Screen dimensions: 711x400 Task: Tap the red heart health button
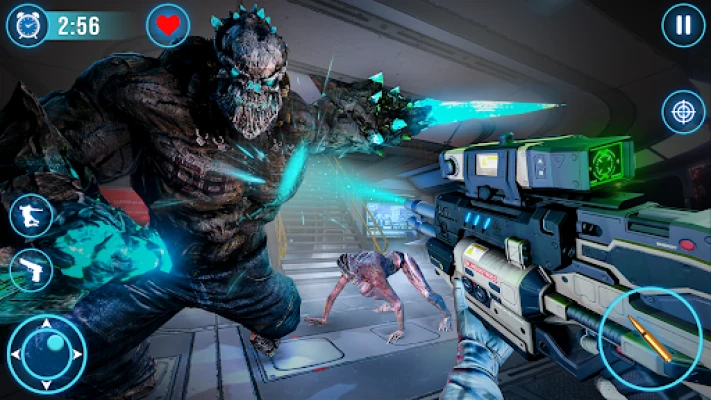[167, 25]
